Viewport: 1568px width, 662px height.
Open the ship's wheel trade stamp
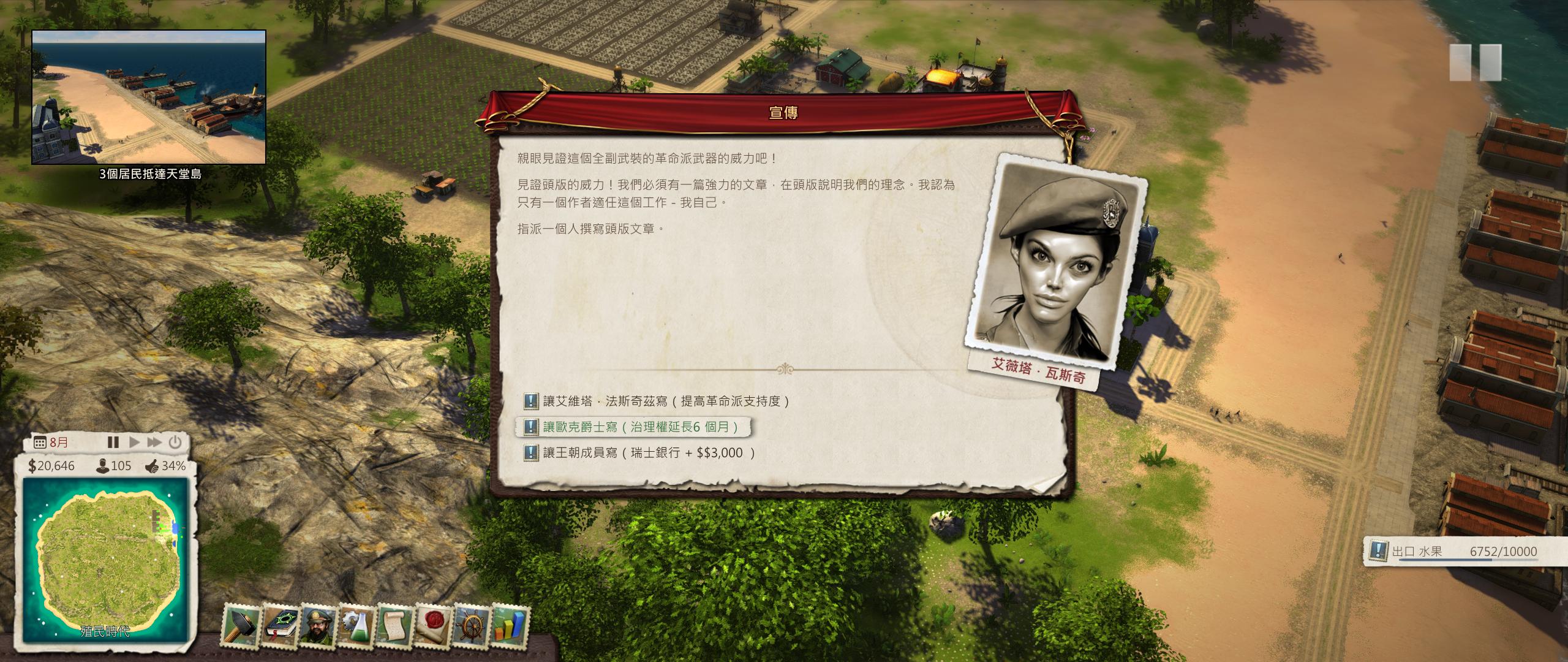pyautogui.click(x=472, y=624)
